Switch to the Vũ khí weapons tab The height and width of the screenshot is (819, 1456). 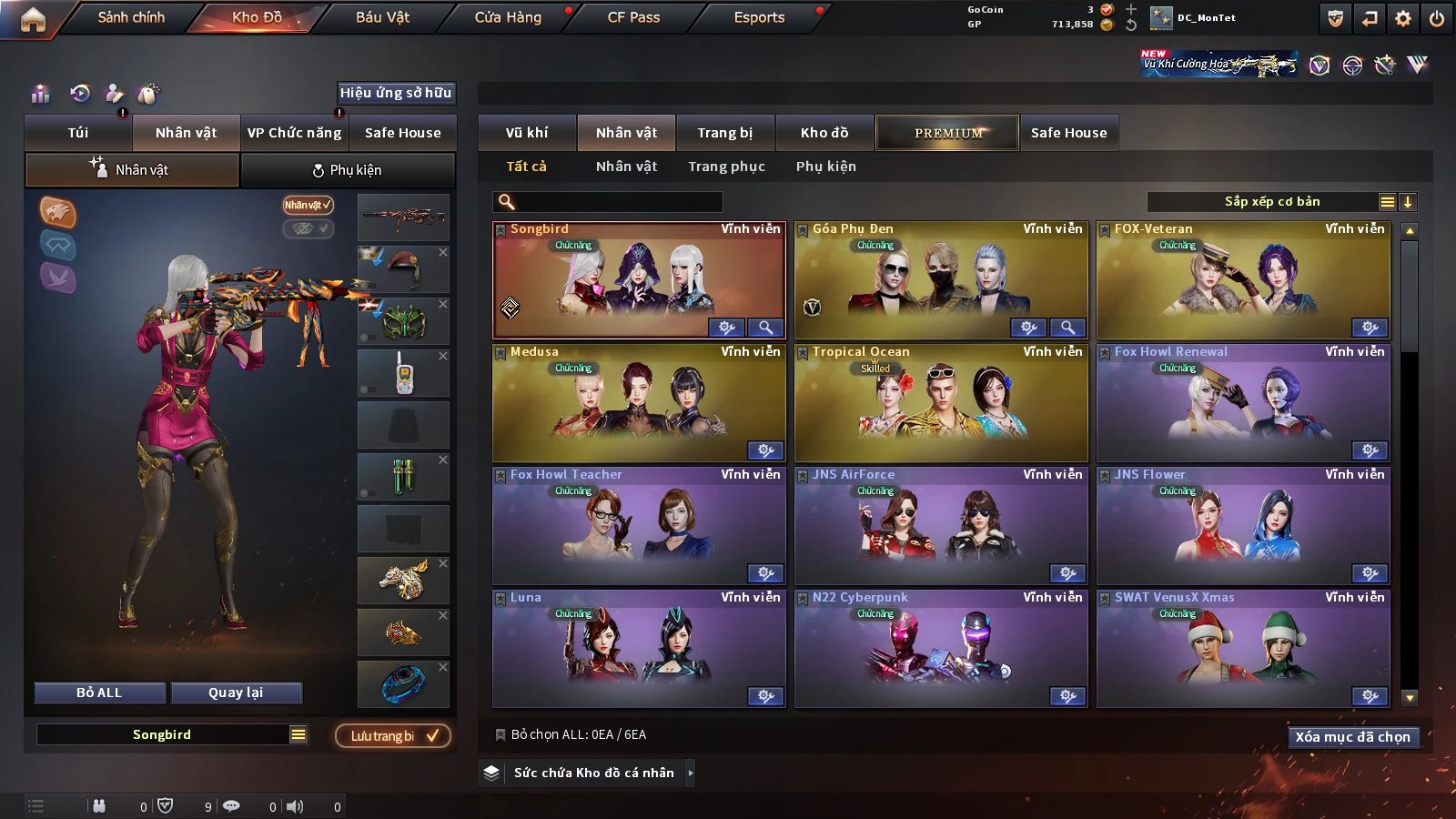tap(527, 133)
